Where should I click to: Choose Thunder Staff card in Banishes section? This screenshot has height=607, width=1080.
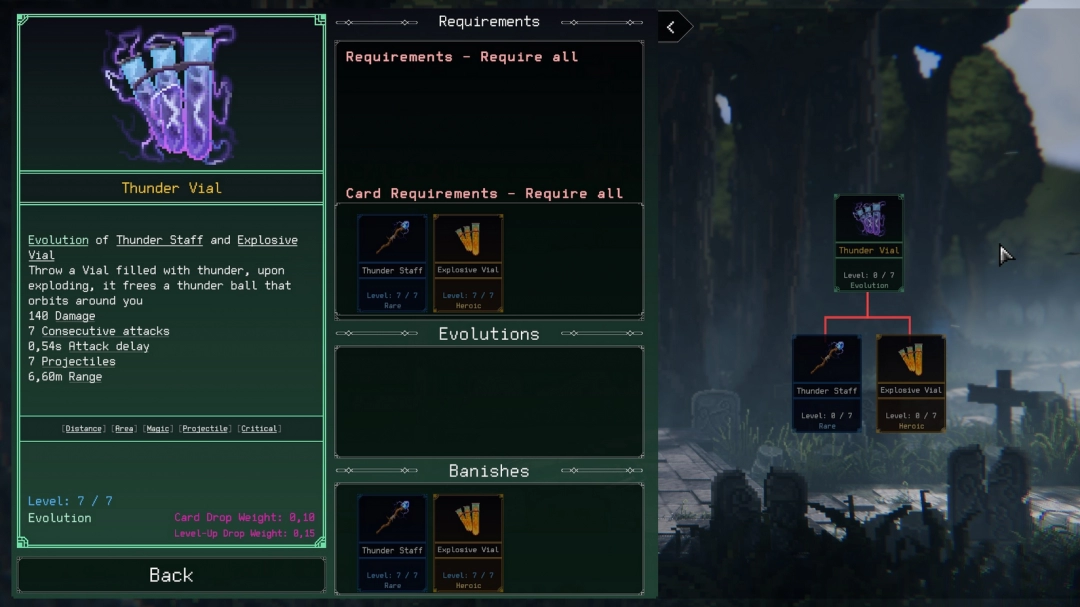tap(392, 542)
